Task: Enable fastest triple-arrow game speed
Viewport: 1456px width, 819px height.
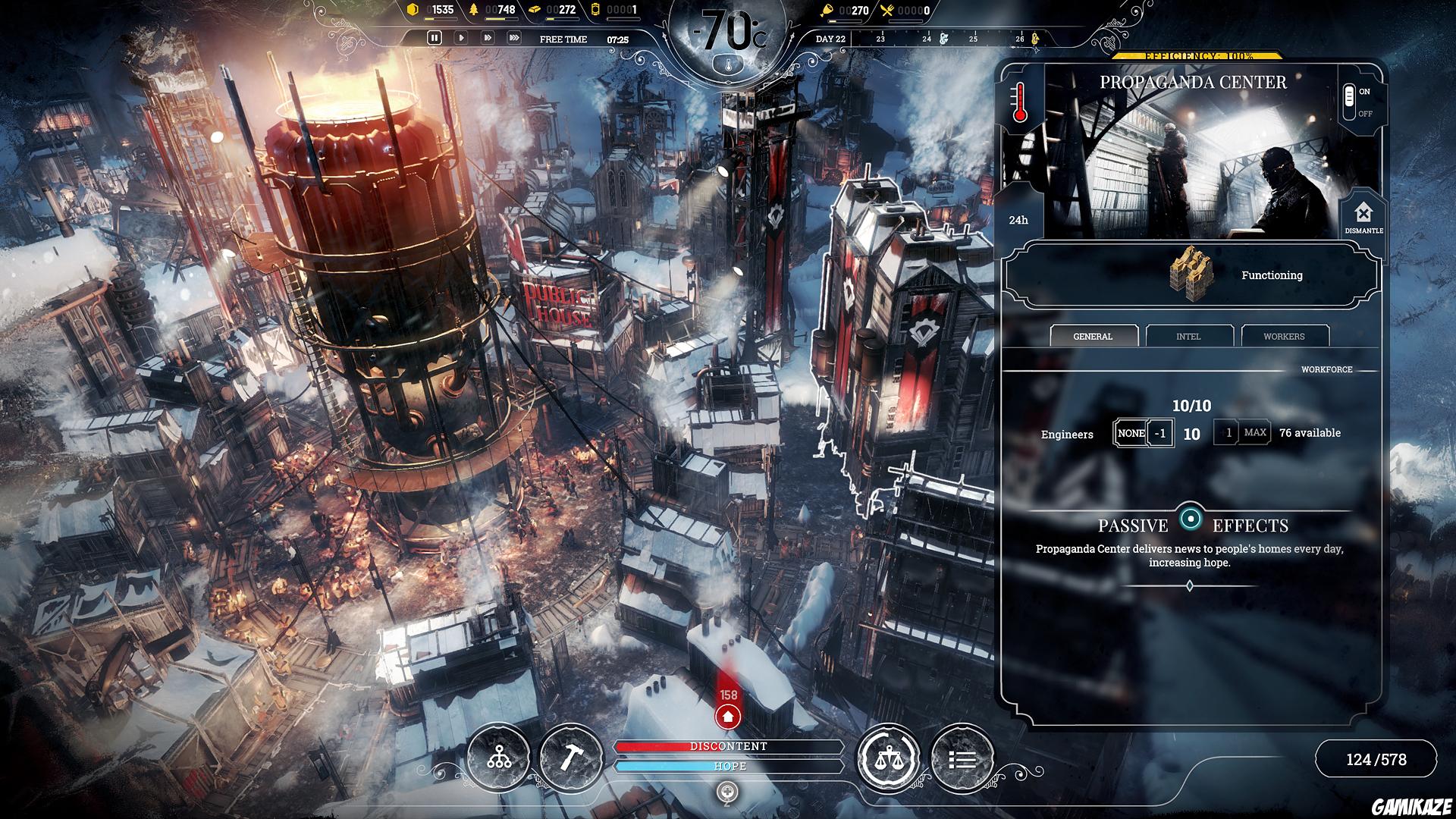Action: click(x=514, y=36)
